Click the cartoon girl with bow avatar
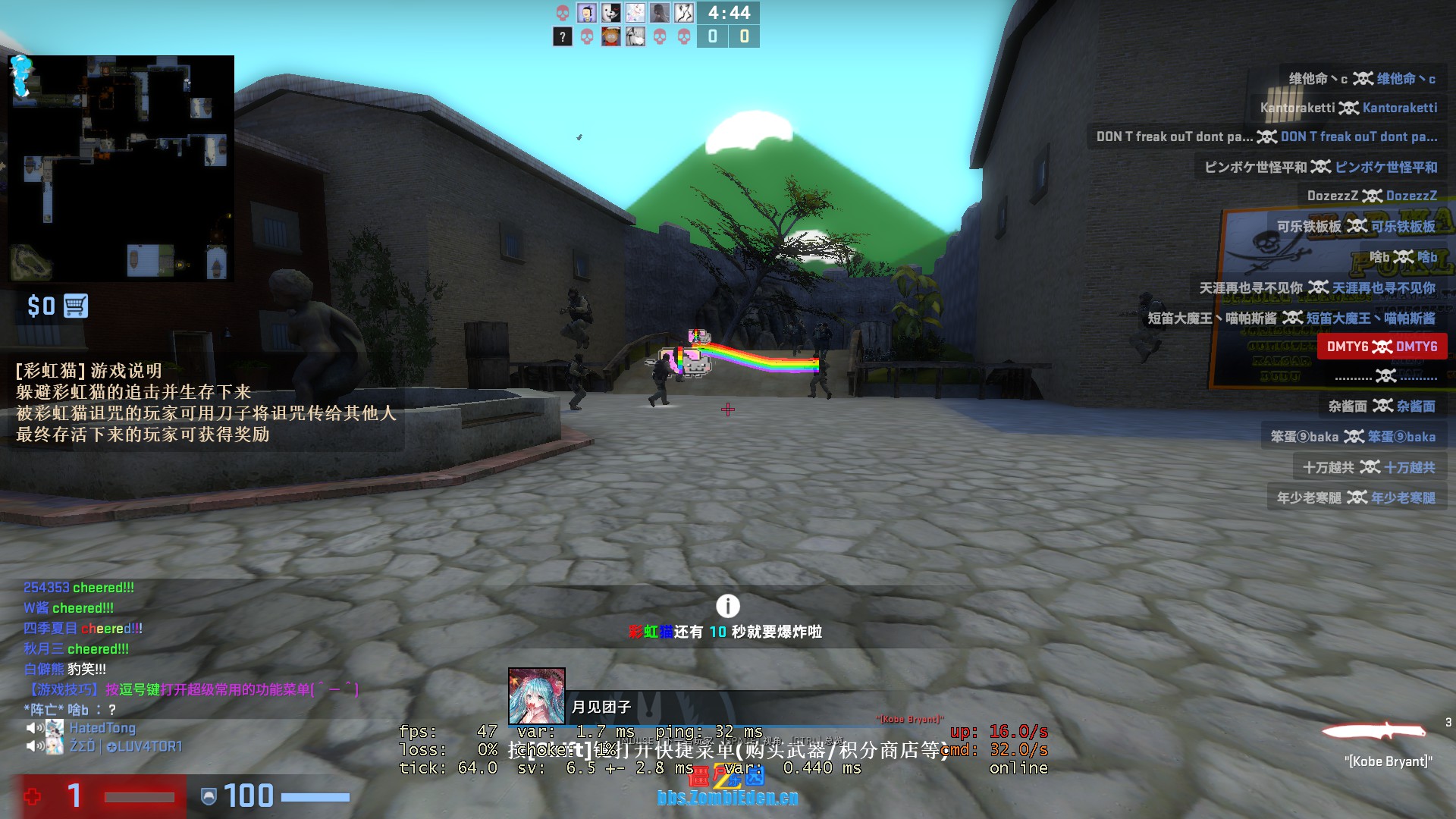Screen dimensions: 1456x819 (586, 13)
